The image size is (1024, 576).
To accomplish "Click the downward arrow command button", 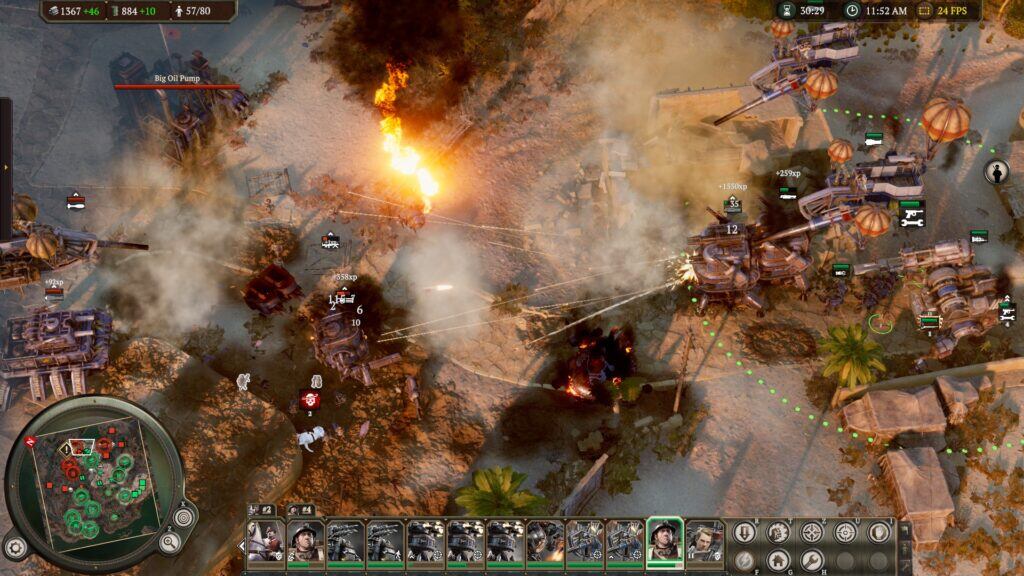I will coord(744,532).
